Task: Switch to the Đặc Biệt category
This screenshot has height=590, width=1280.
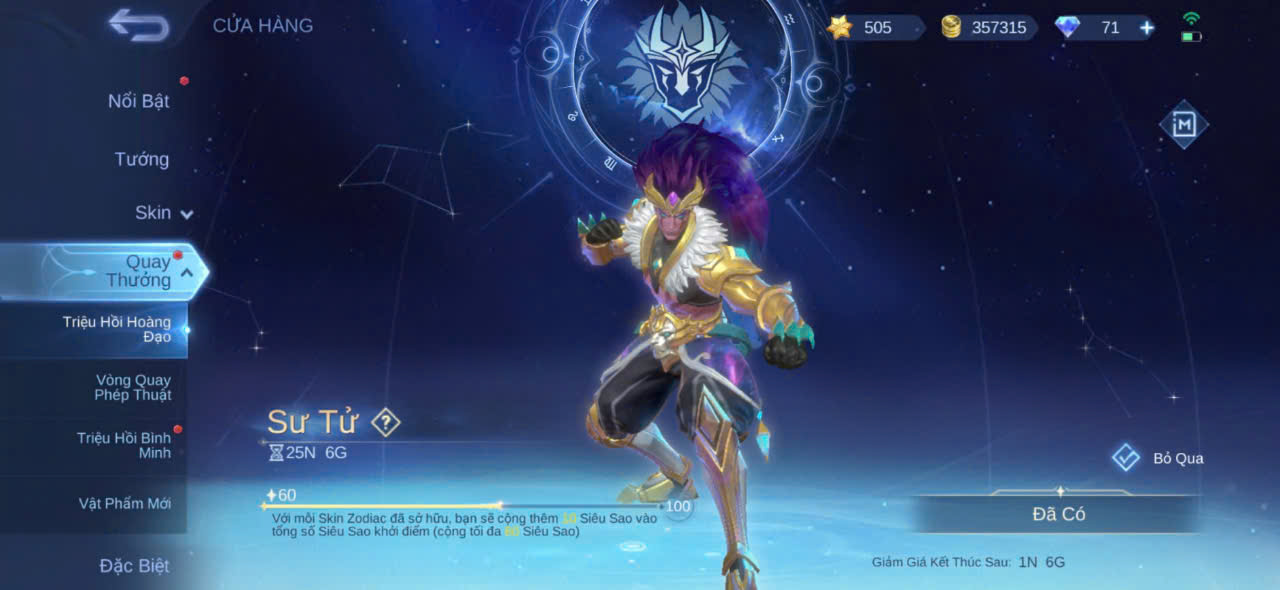Action: pyautogui.click(x=134, y=566)
